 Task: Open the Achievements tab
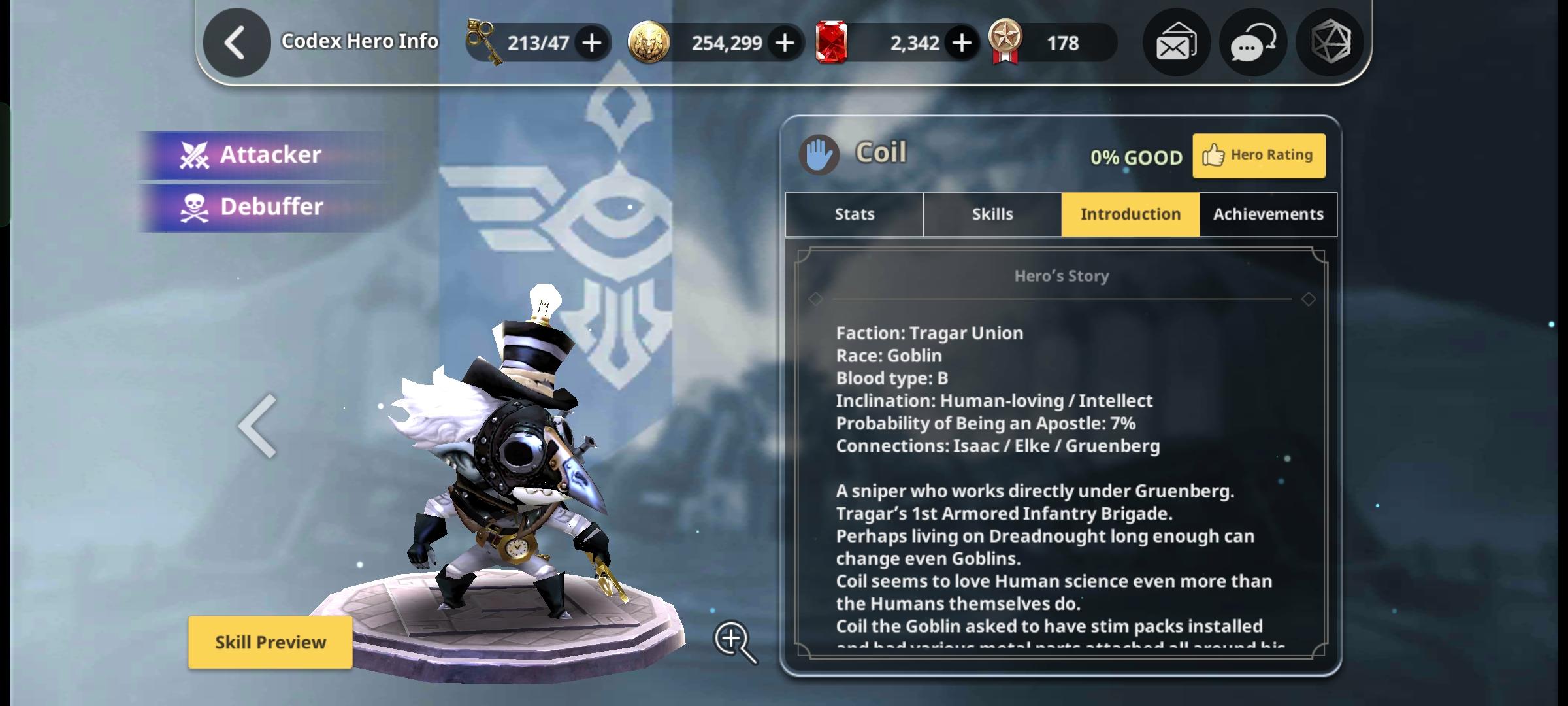(1267, 214)
